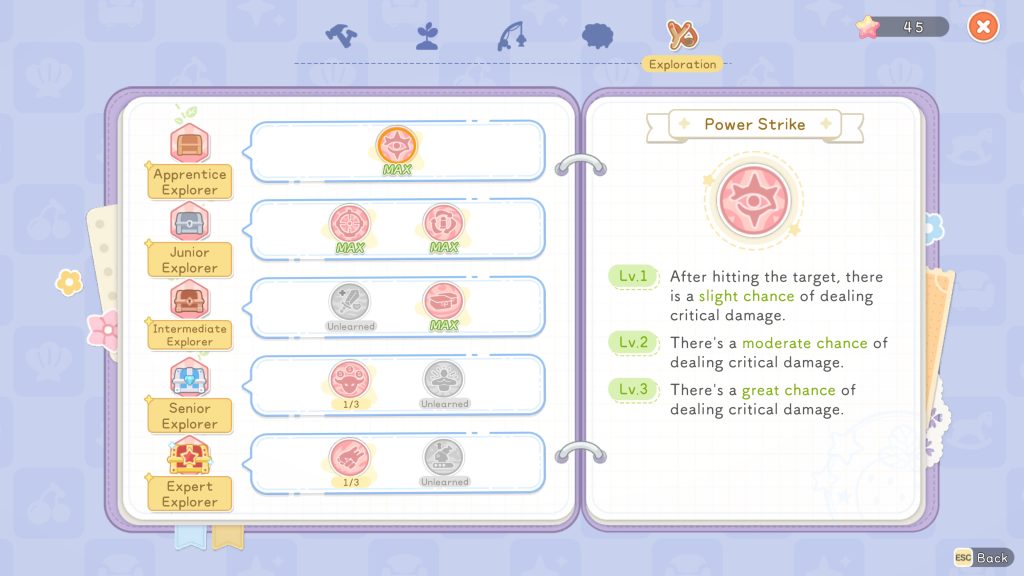
Task: Choose the bull head skill at 1/3
Action: 350,378
